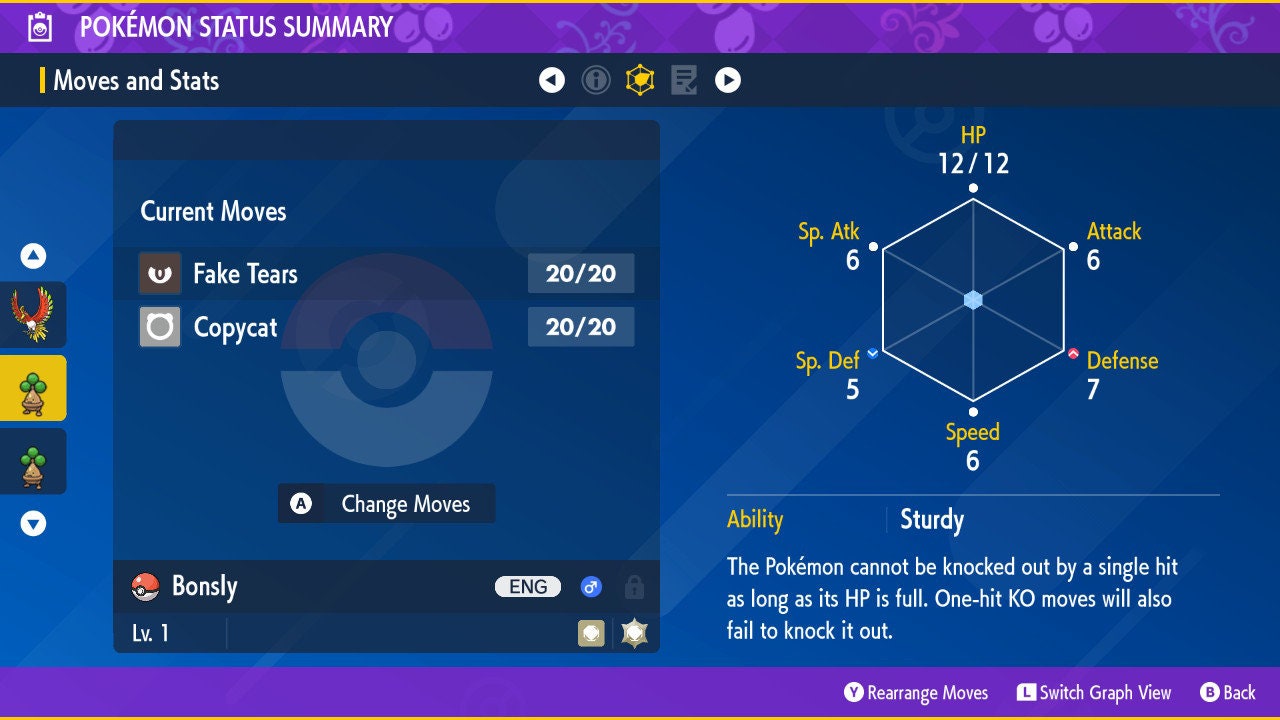Switch to the moves and stats hexagon tab
1280x720 pixels.
640,80
